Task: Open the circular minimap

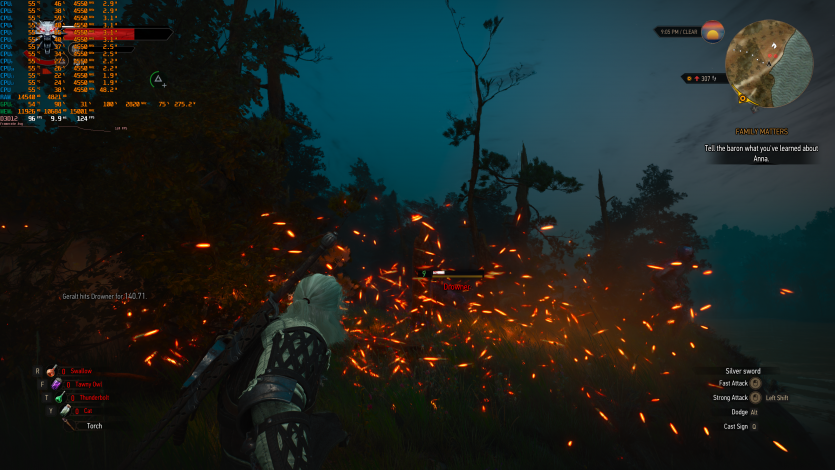Action: [x=769, y=63]
